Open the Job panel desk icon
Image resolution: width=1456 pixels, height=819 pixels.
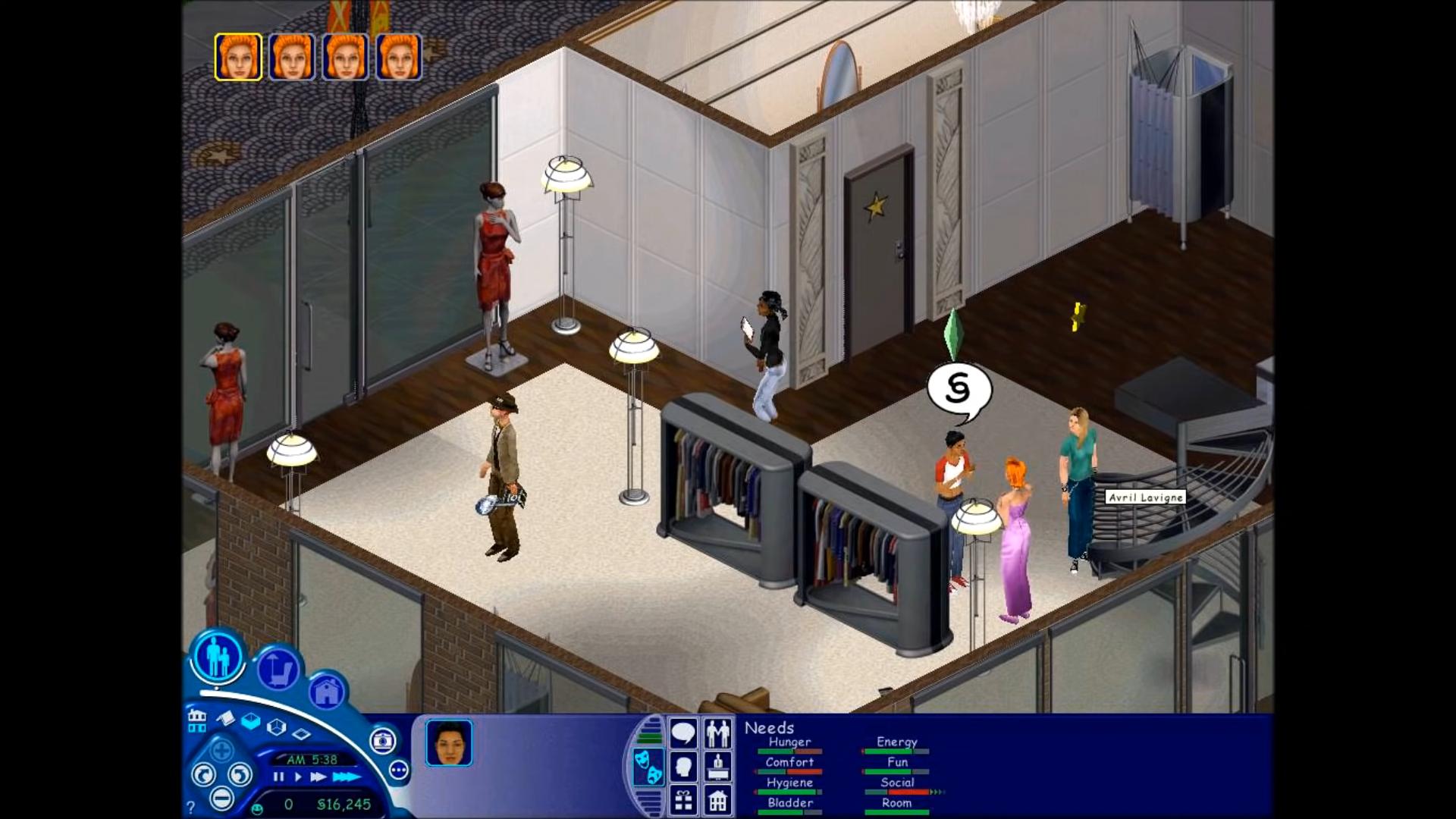pos(717,766)
